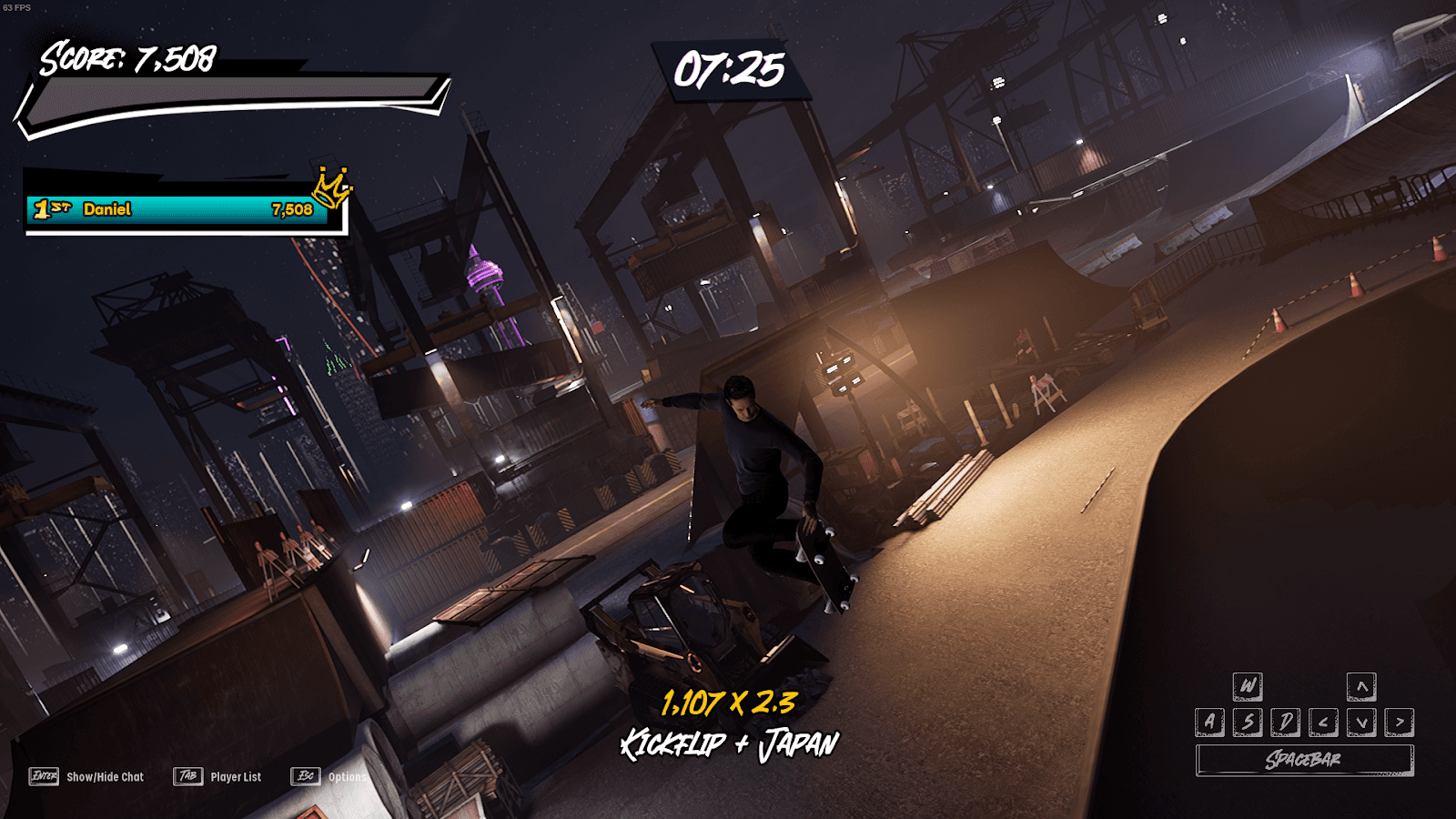
Task: Open the Player List
Action: (x=235, y=777)
